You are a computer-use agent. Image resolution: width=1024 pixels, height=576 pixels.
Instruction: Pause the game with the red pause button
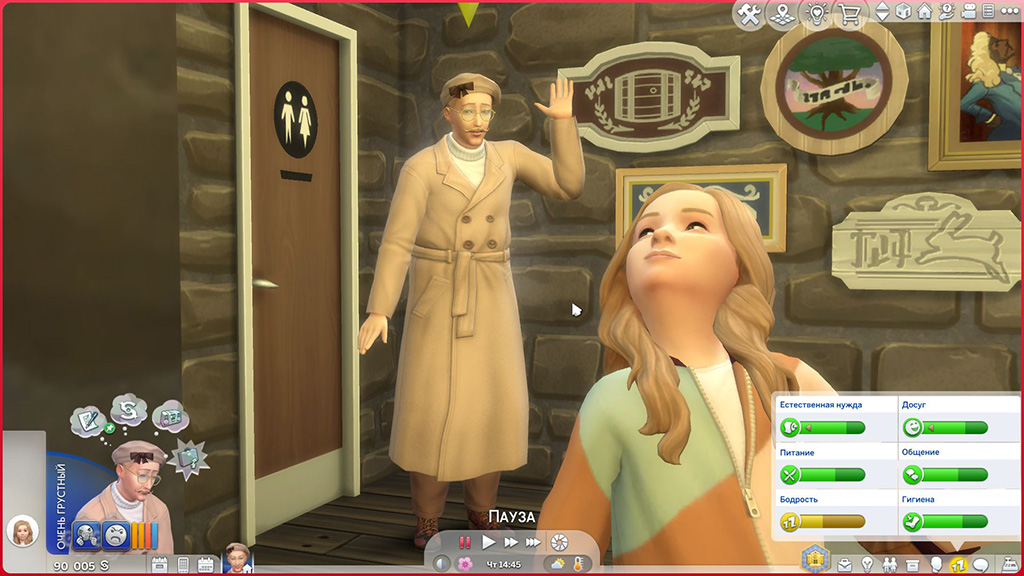pyautogui.click(x=465, y=542)
